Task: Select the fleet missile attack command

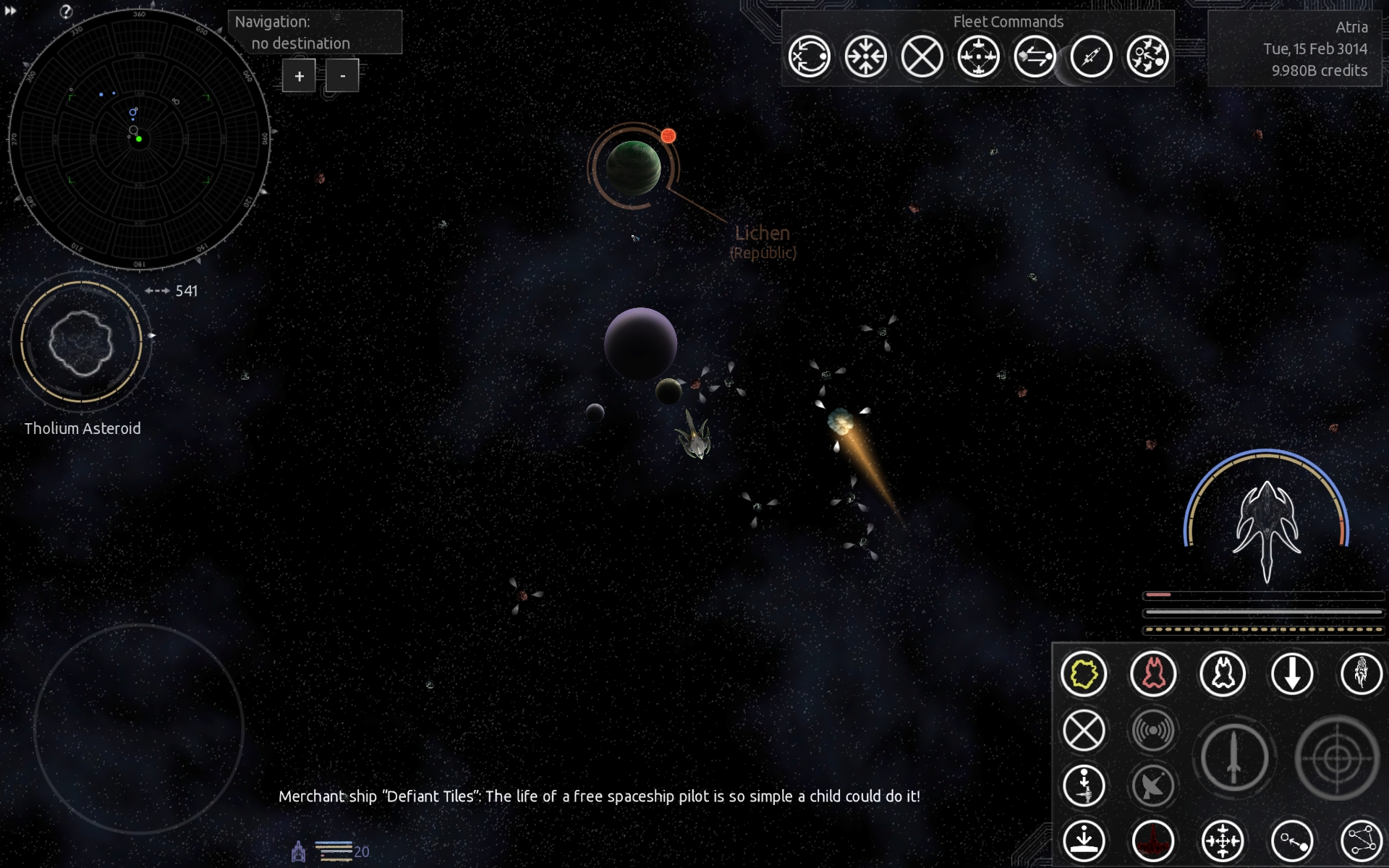Action: (x=1091, y=56)
